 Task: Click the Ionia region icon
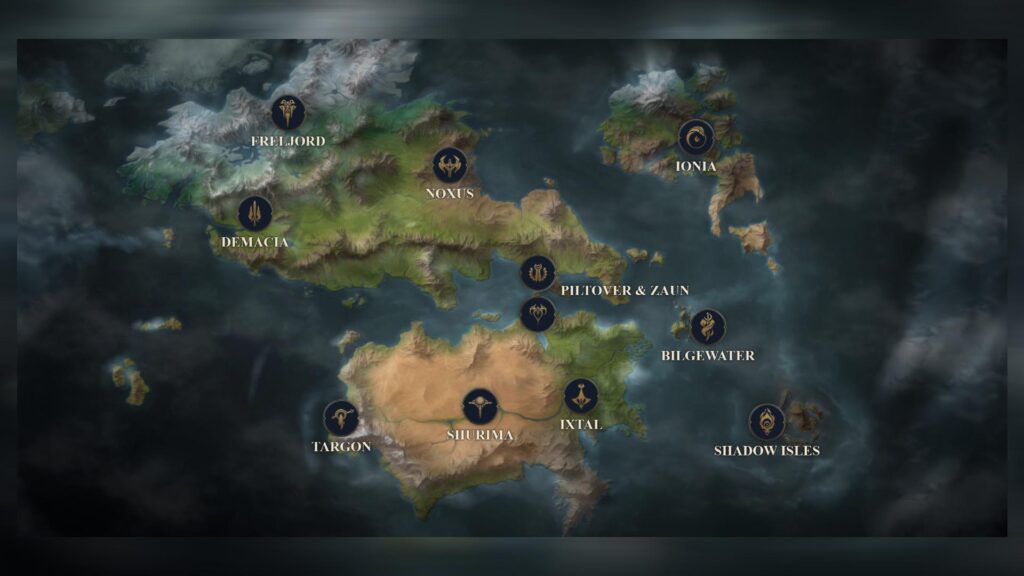[x=696, y=138]
